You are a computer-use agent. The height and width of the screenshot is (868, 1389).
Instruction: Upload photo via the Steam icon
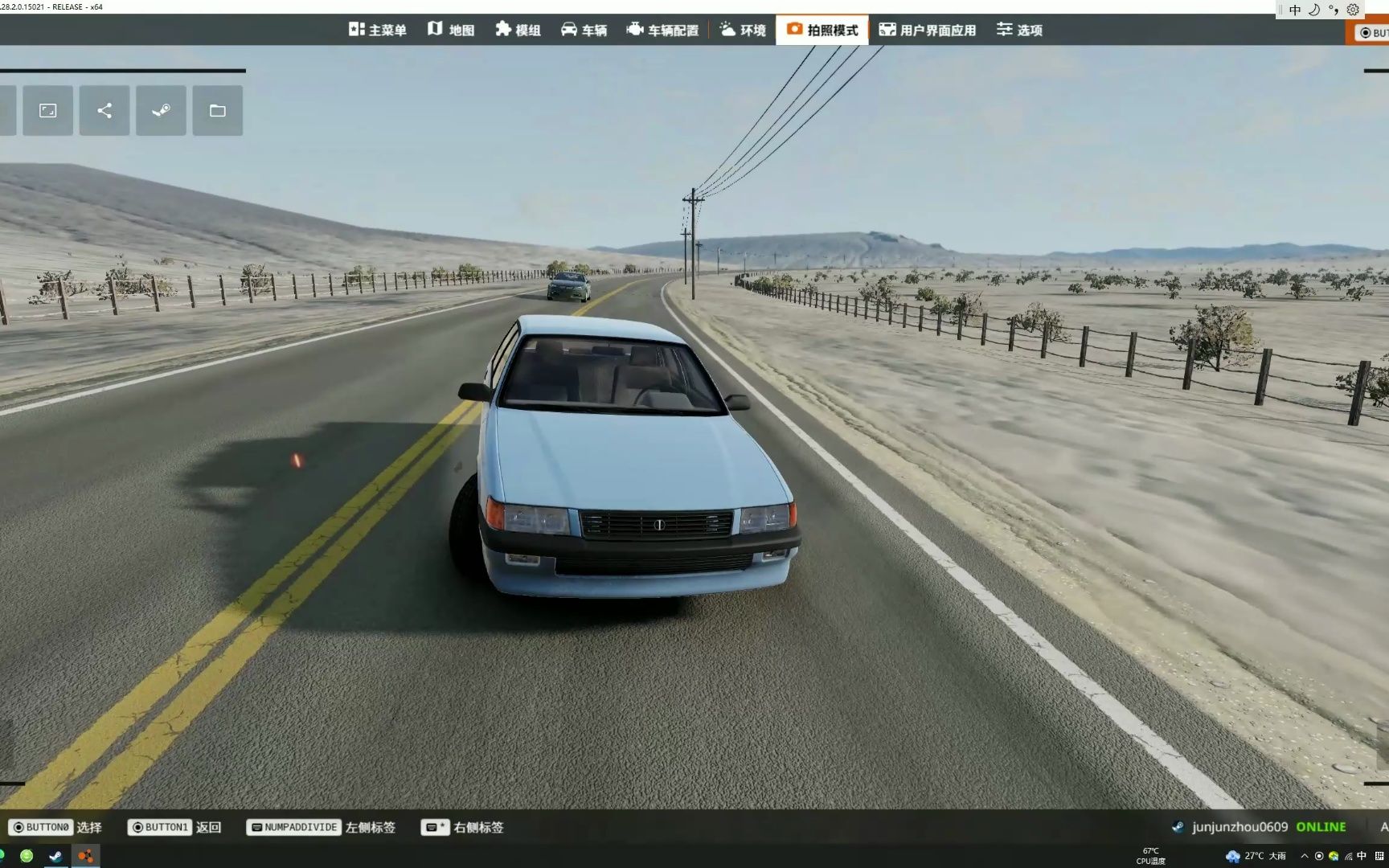161,110
